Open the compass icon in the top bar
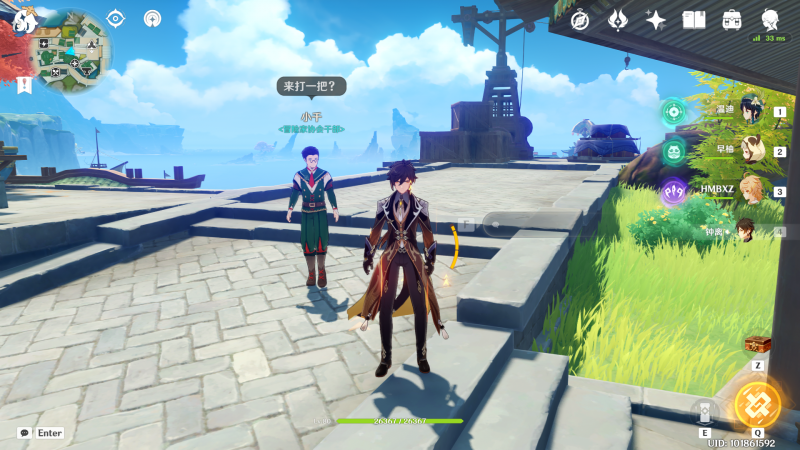This screenshot has height=450, width=800. coord(580,20)
